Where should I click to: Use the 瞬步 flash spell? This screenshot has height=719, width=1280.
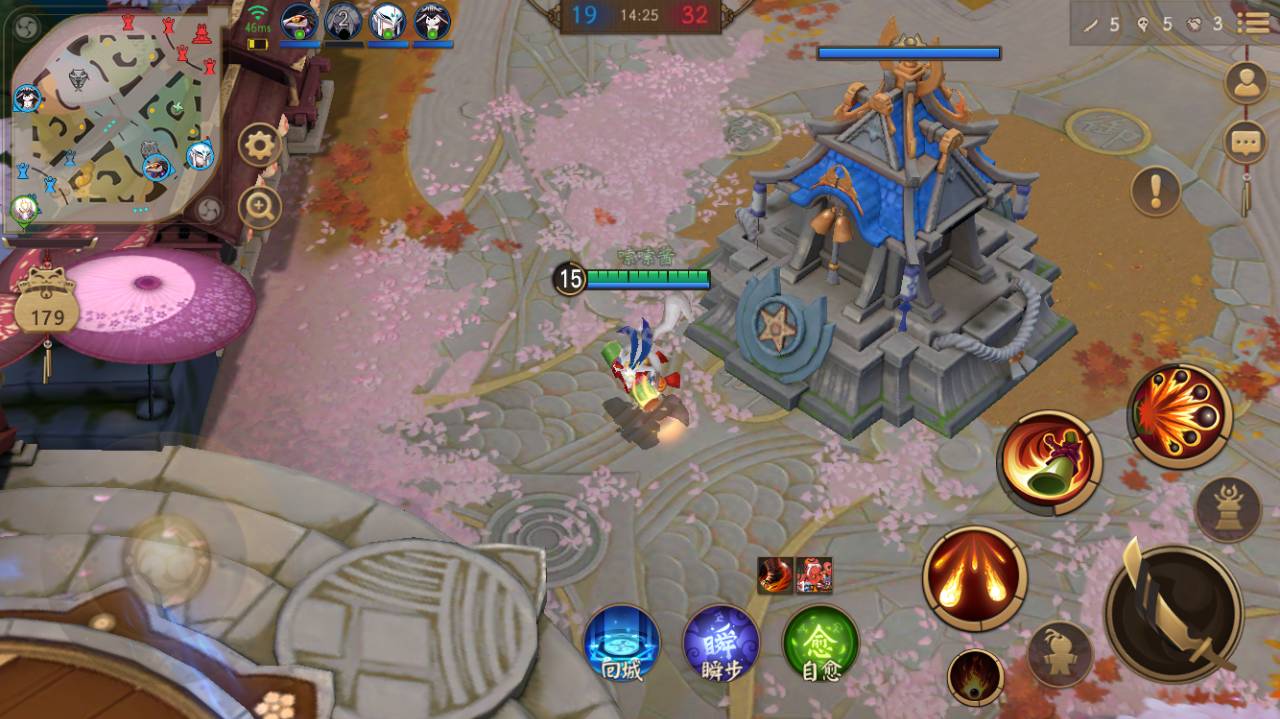coord(721,642)
